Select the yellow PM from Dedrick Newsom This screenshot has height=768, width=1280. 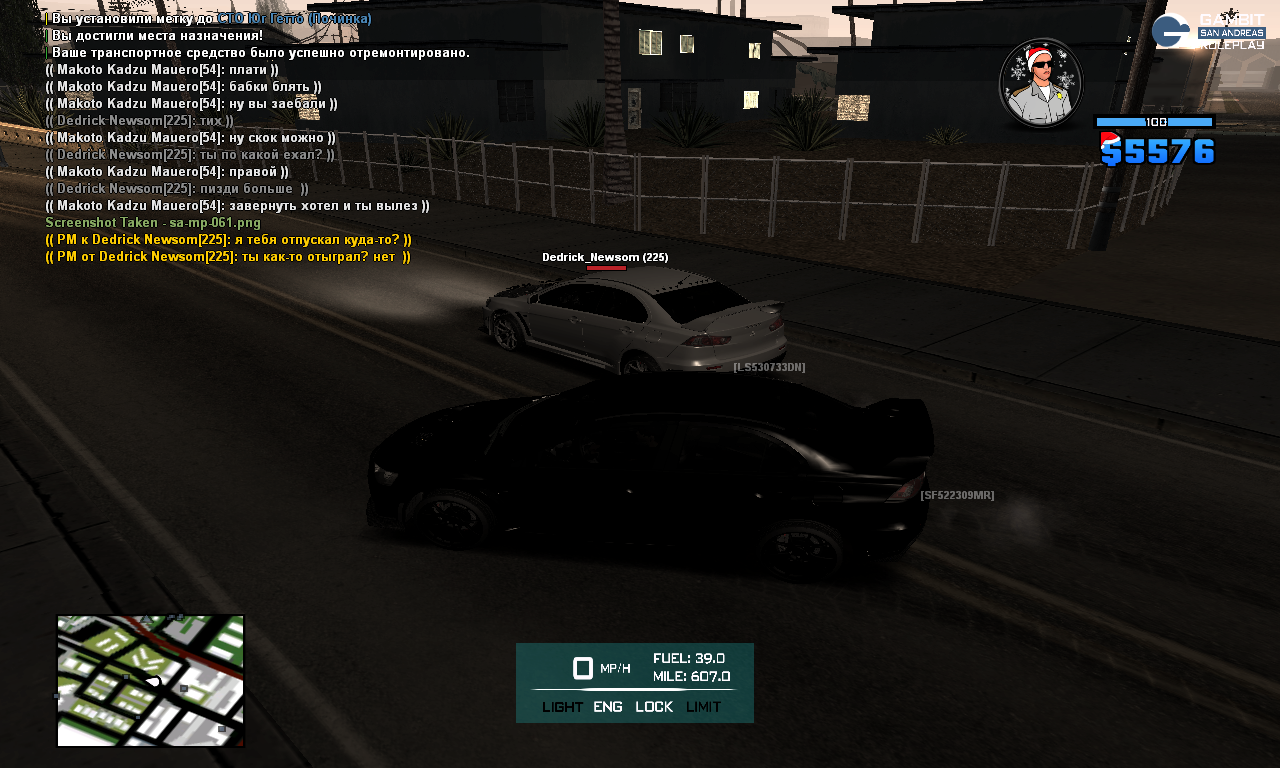228,257
